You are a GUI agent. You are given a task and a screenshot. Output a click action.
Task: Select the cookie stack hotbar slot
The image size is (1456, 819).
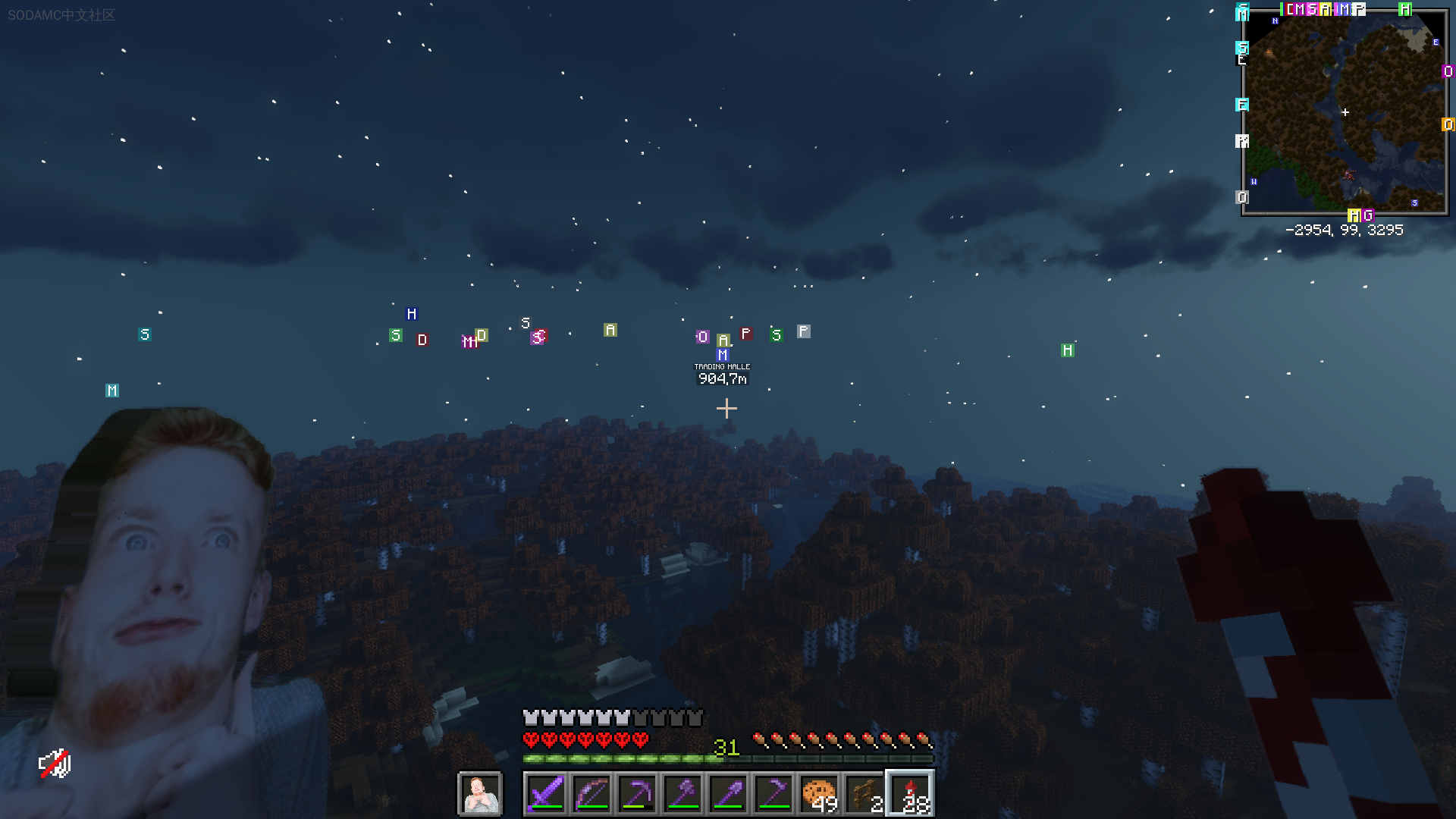tap(819, 794)
